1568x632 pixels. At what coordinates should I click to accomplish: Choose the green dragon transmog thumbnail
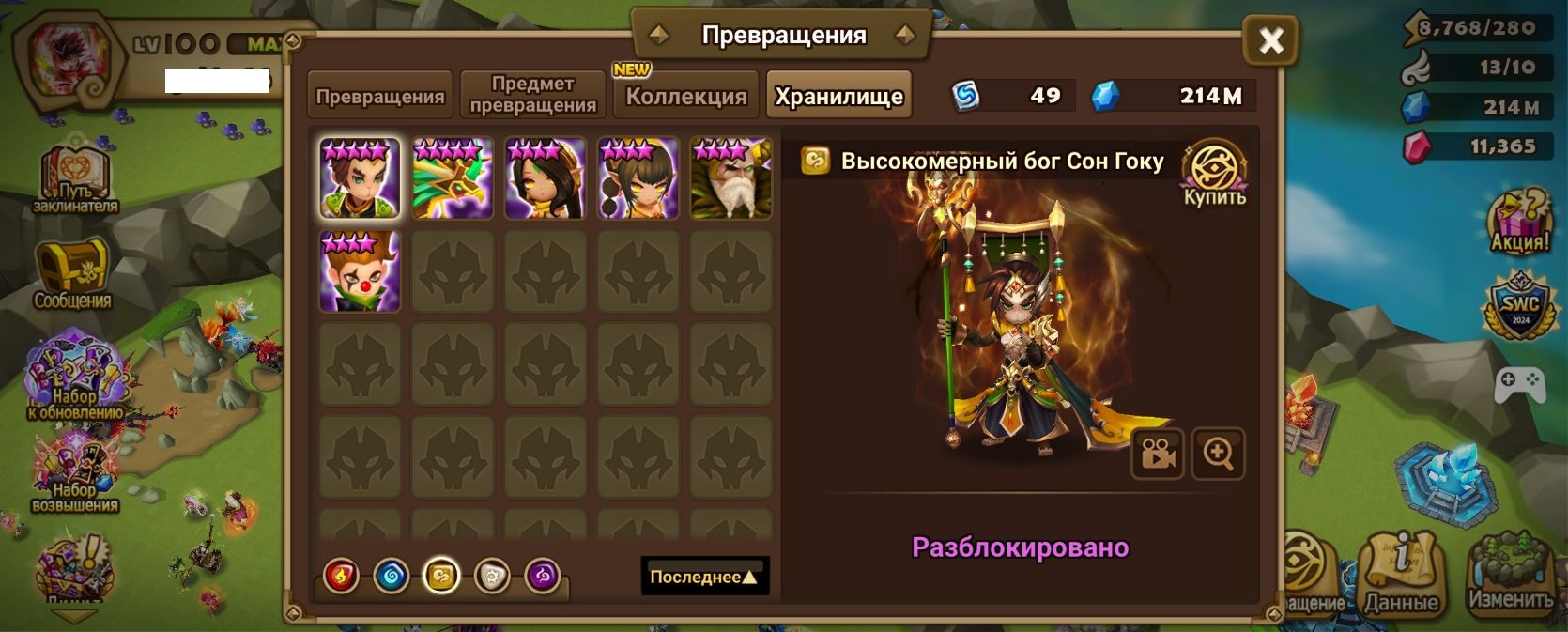tap(453, 178)
